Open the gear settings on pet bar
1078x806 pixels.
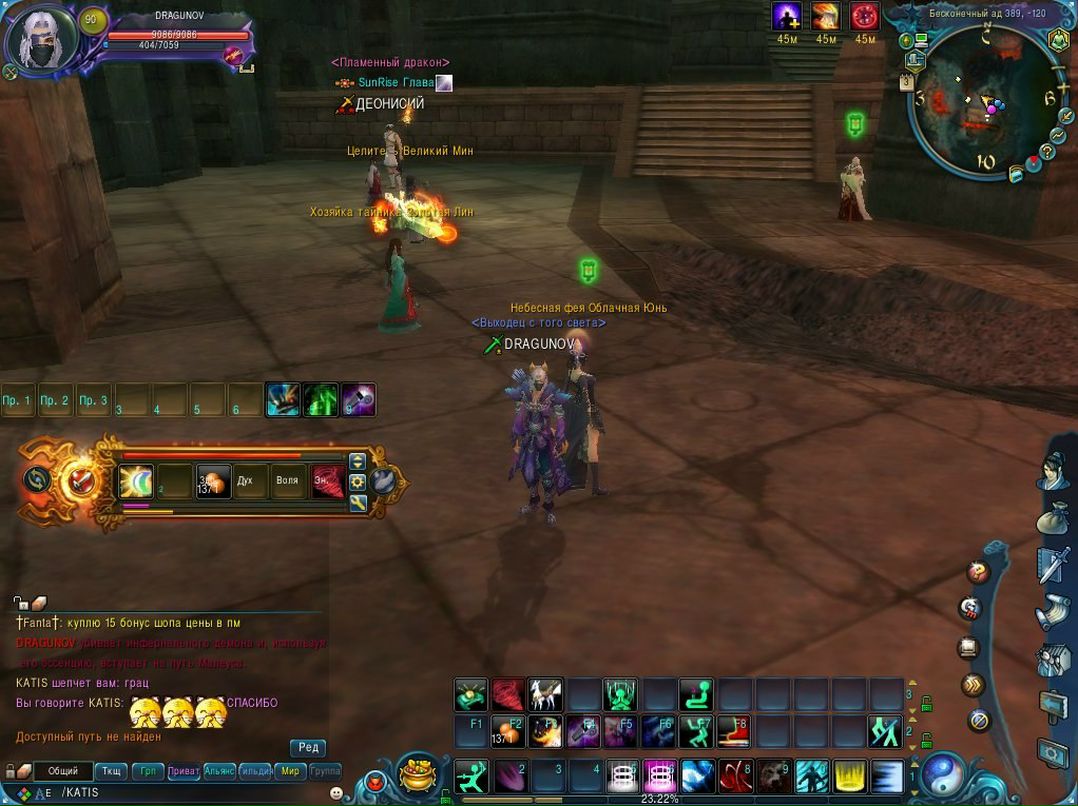click(357, 481)
